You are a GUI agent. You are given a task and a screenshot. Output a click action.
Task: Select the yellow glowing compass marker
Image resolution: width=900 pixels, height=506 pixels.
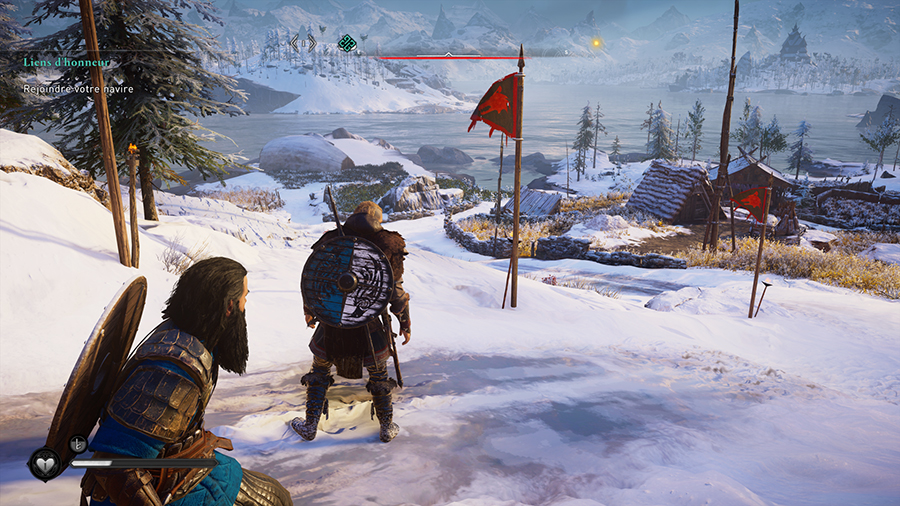[596, 43]
